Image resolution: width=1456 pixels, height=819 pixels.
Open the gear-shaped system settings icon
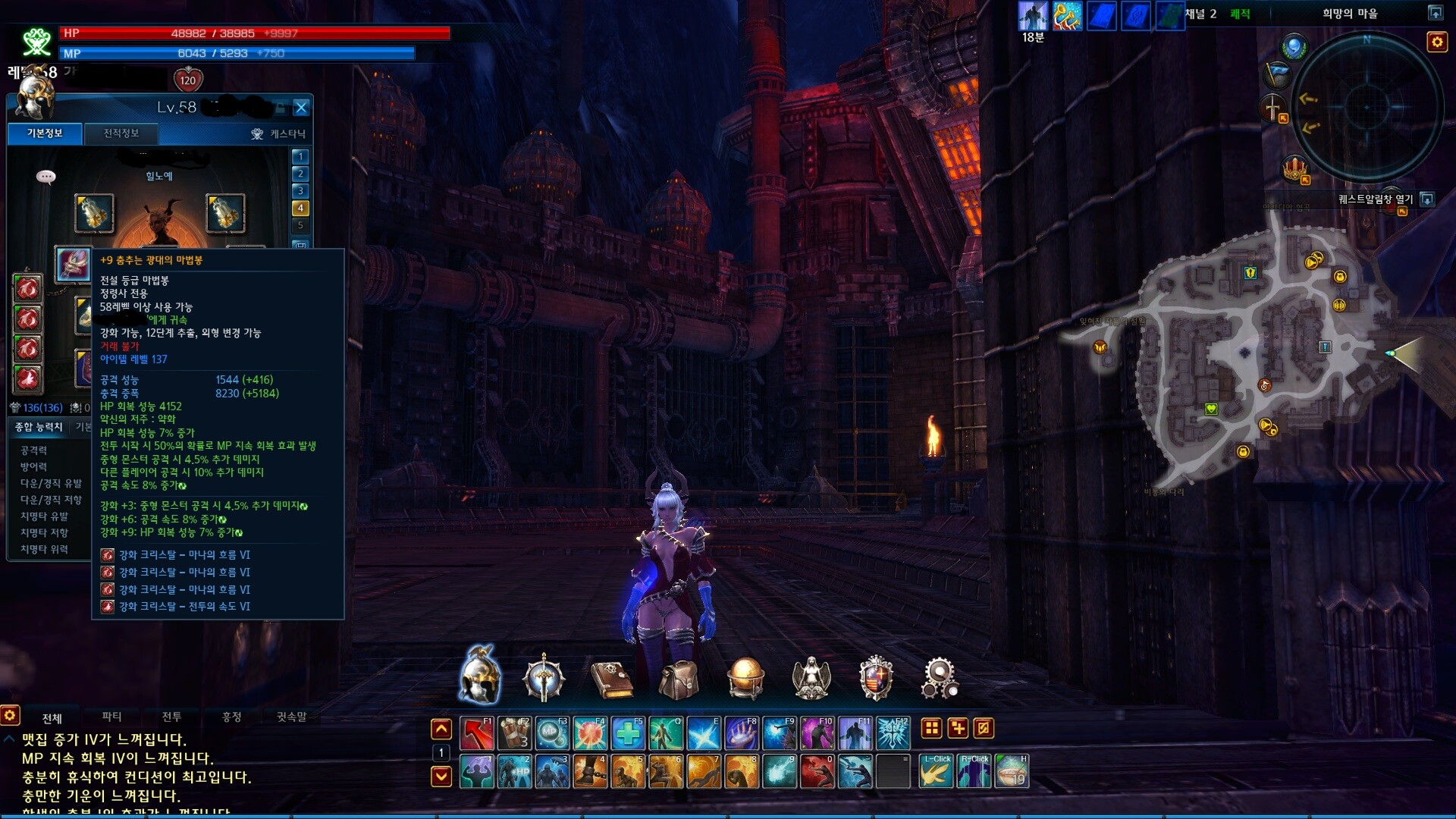[x=939, y=678]
